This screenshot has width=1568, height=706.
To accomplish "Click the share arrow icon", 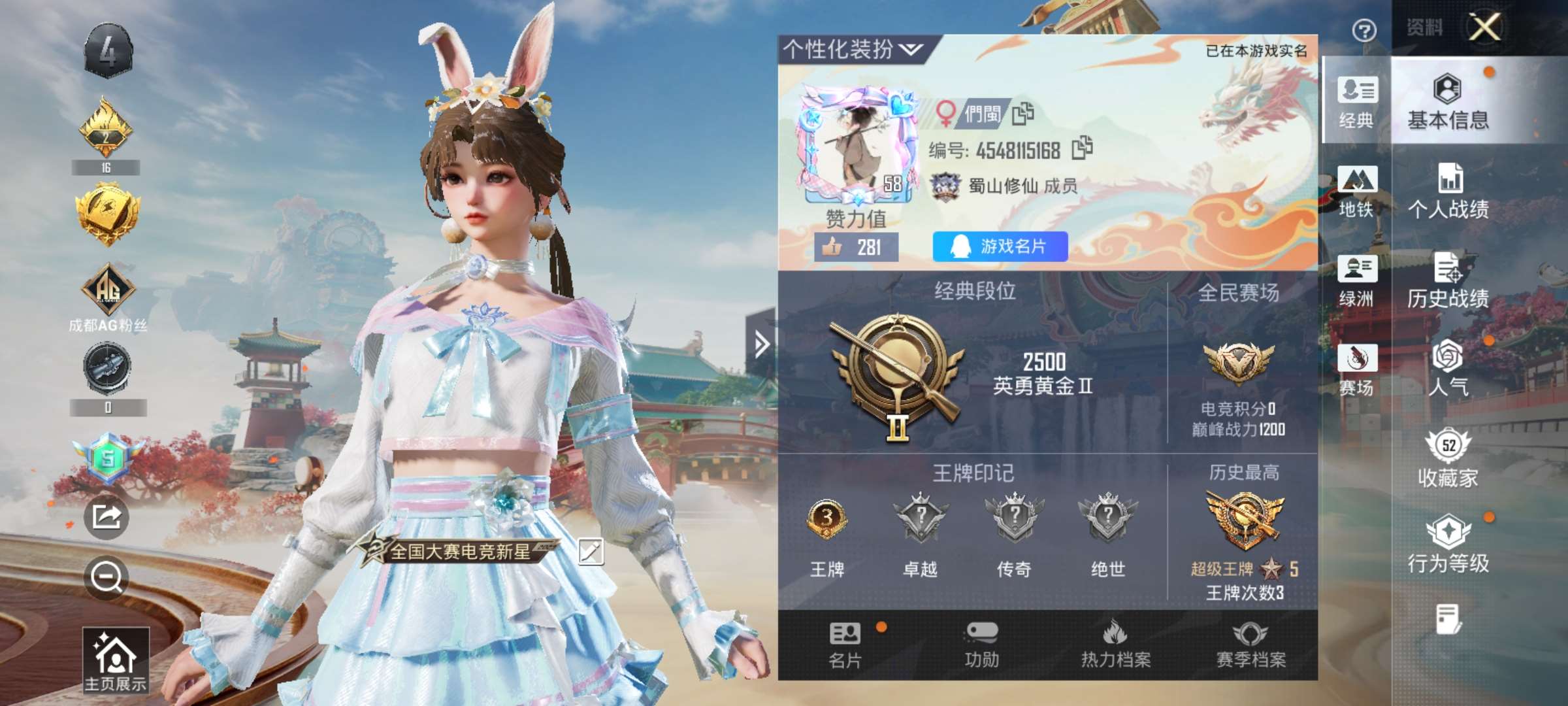I will pos(106,517).
